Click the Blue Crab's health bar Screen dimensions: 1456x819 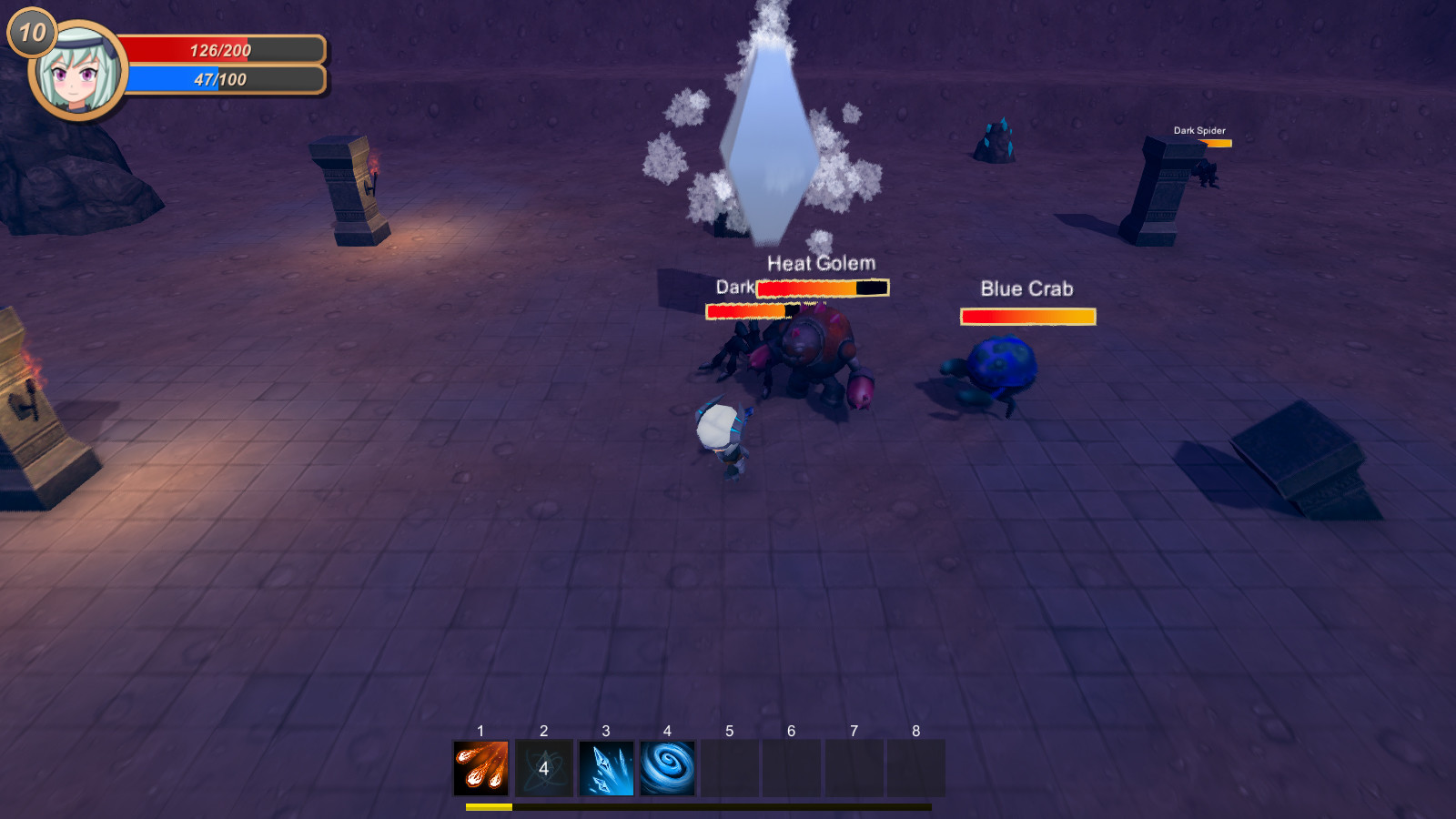click(1027, 316)
